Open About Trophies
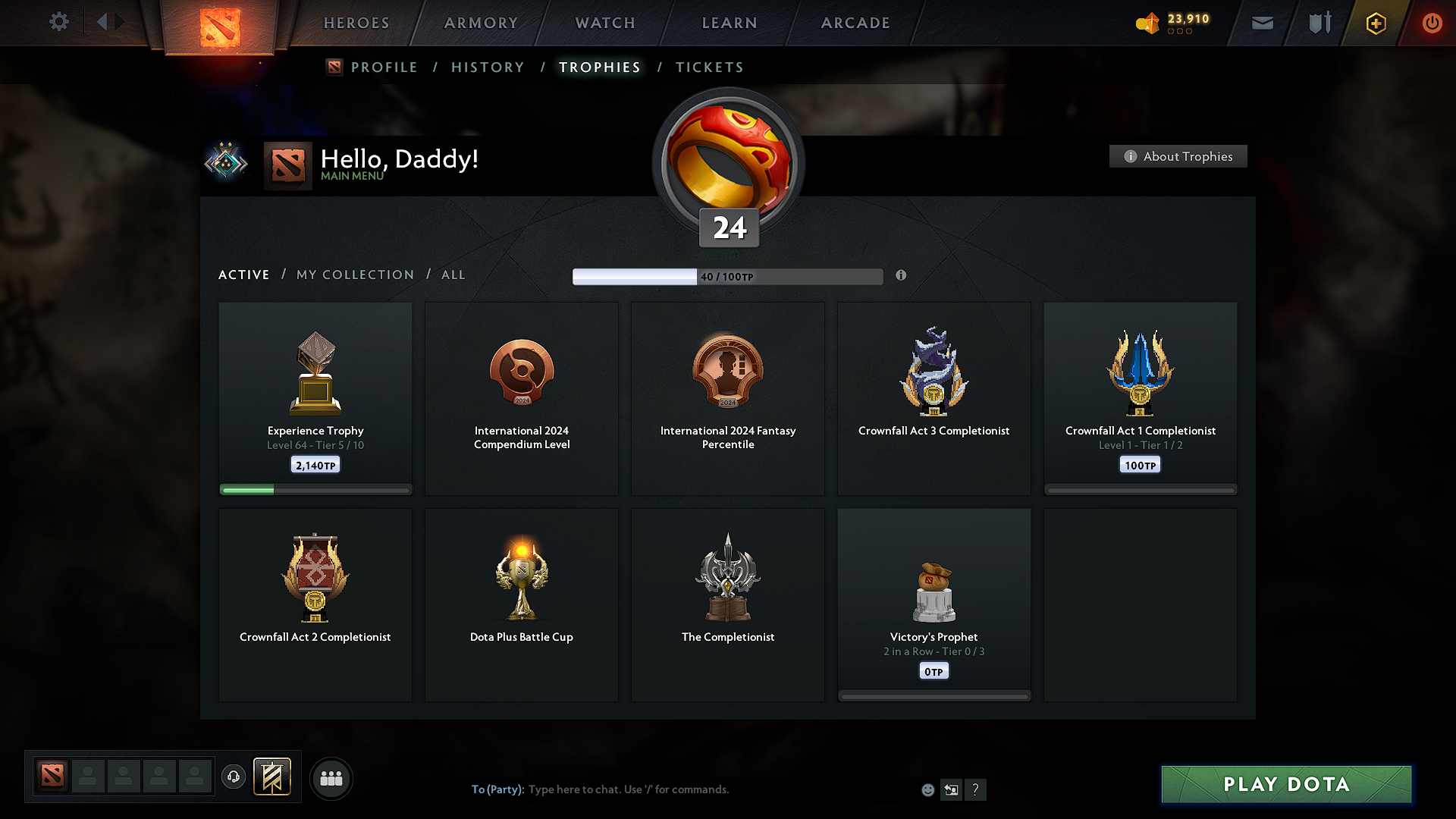 (x=1178, y=156)
